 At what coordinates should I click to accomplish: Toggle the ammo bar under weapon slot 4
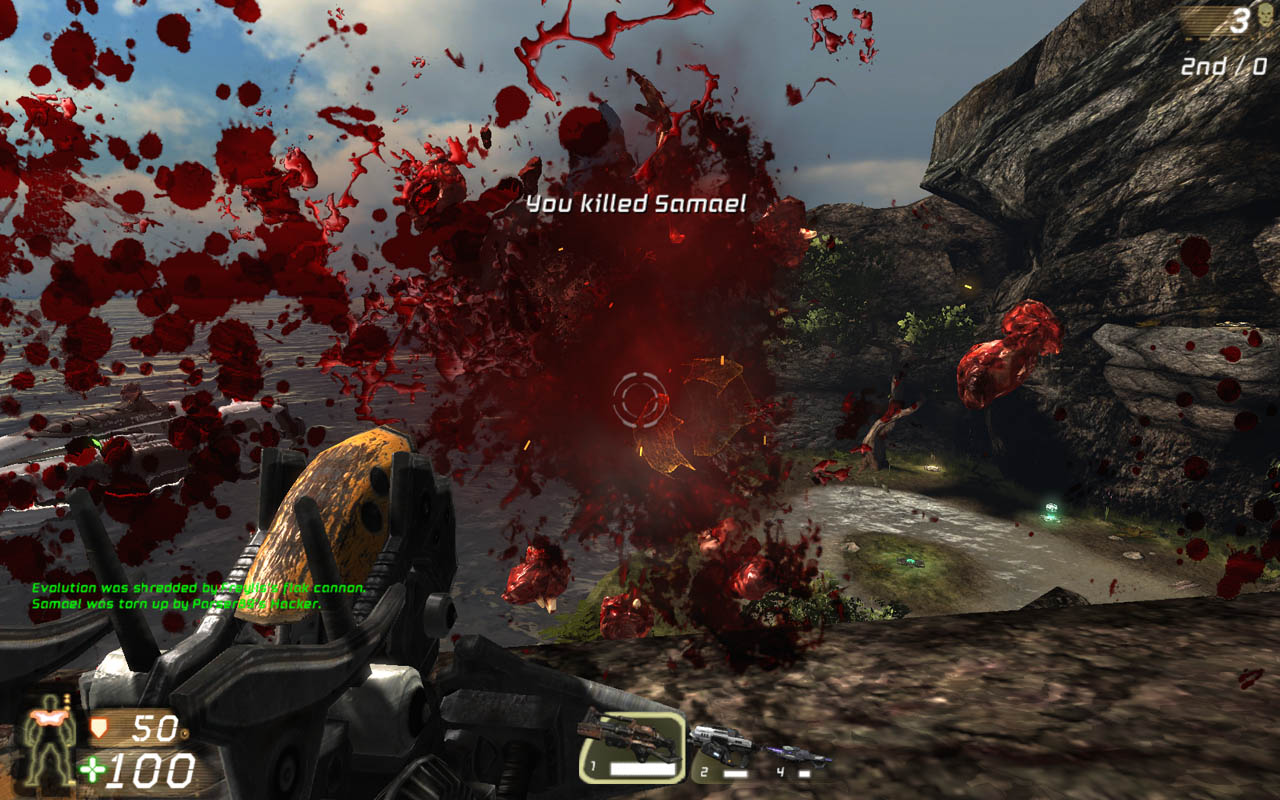(x=804, y=773)
